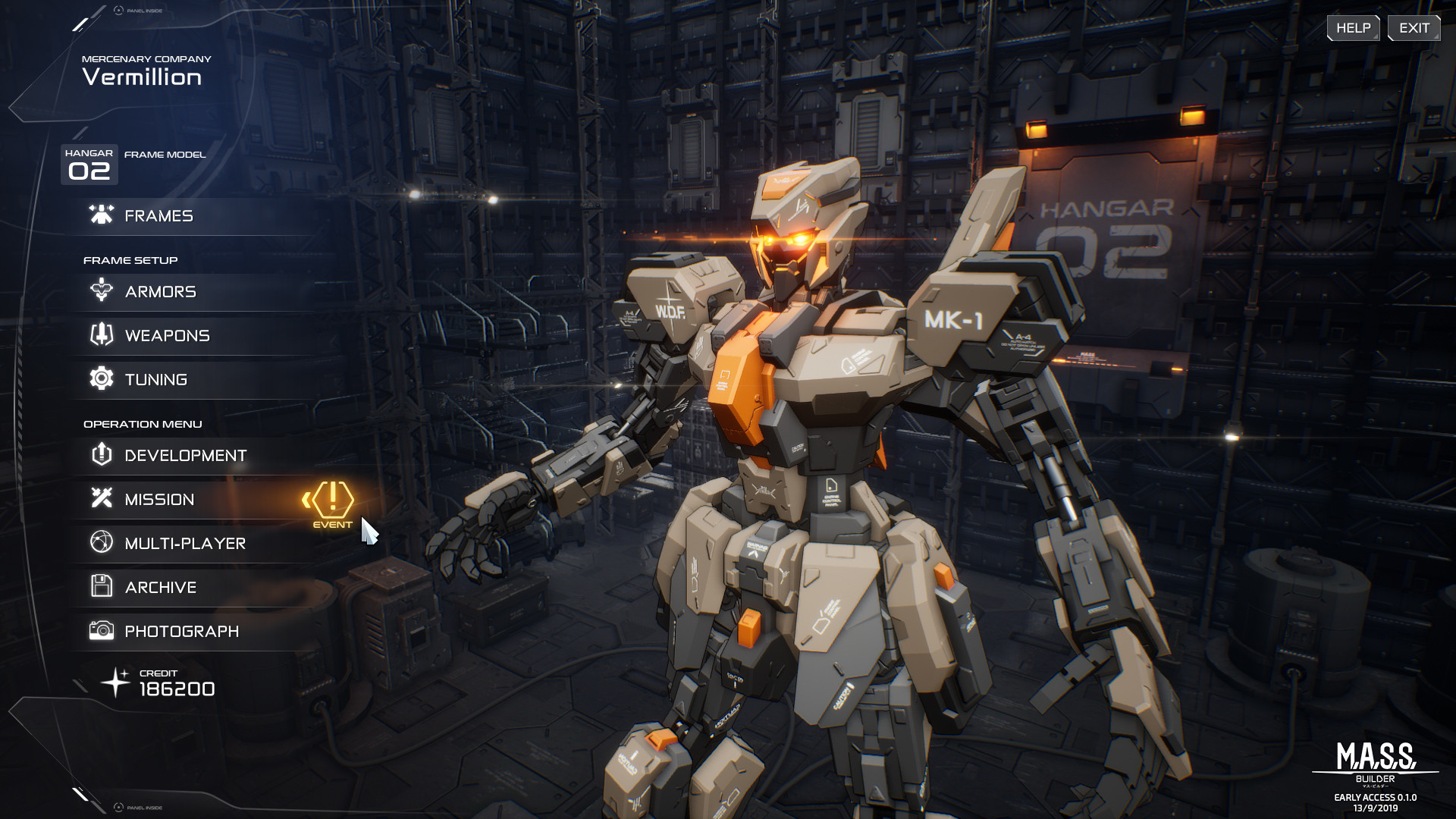The height and width of the screenshot is (819, 1456).
Task: Select the Frames icon in the sidebar
Action: click(99, 215)
